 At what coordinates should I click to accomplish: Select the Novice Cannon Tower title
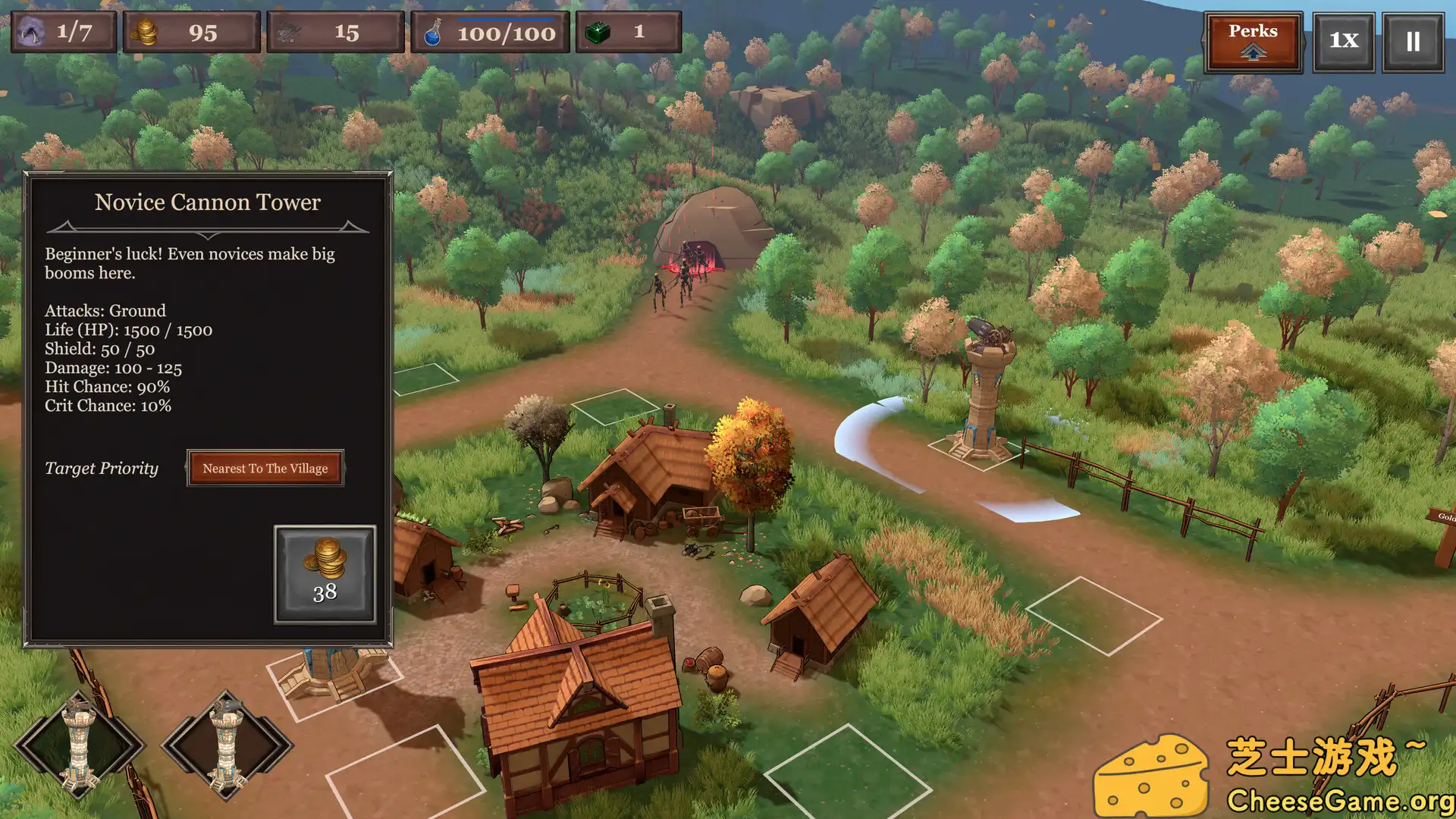(x=207, y=202)
